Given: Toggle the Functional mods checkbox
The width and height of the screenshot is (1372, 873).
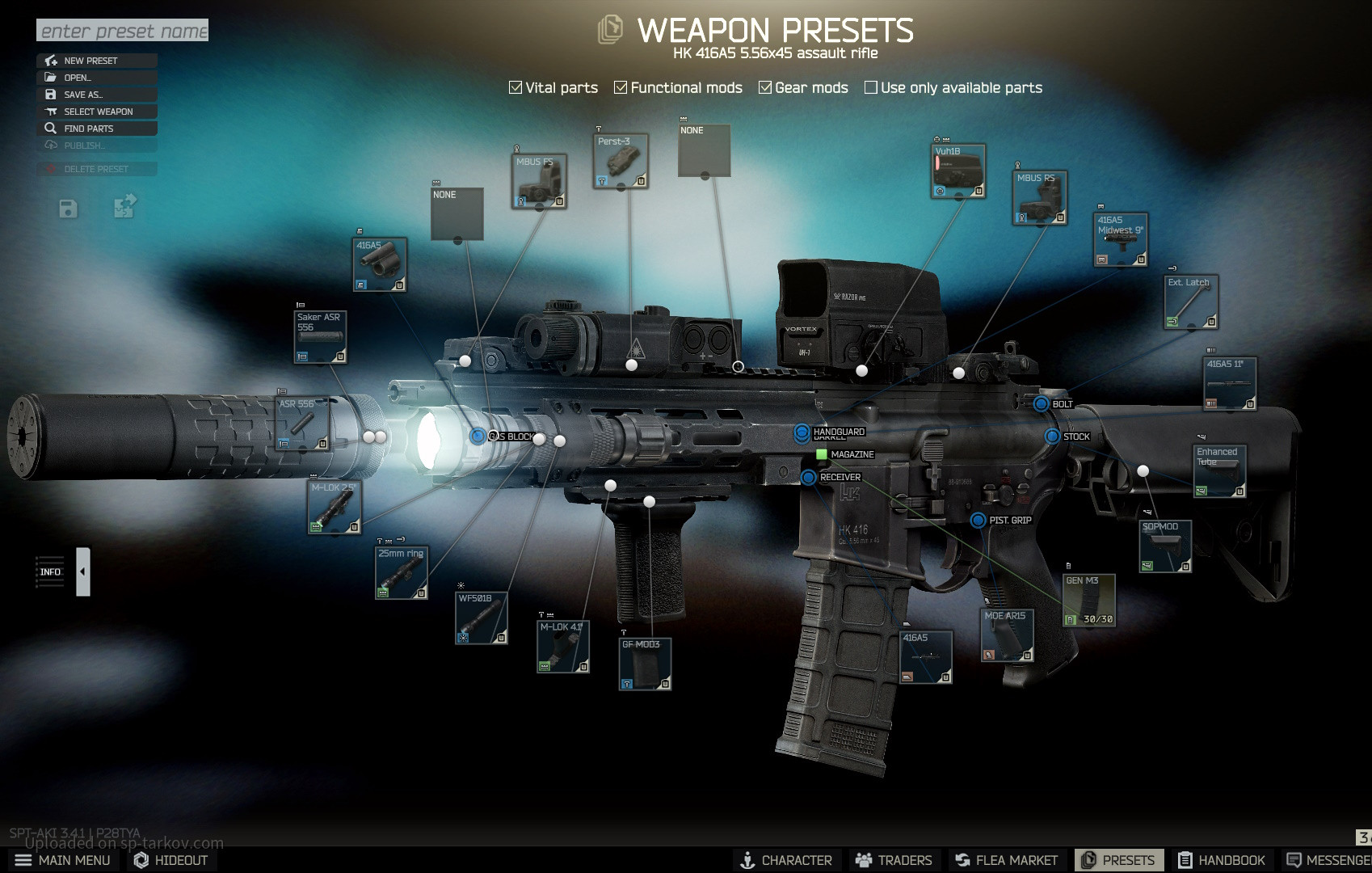Looking at the screenshot, I should pos(621,87).
